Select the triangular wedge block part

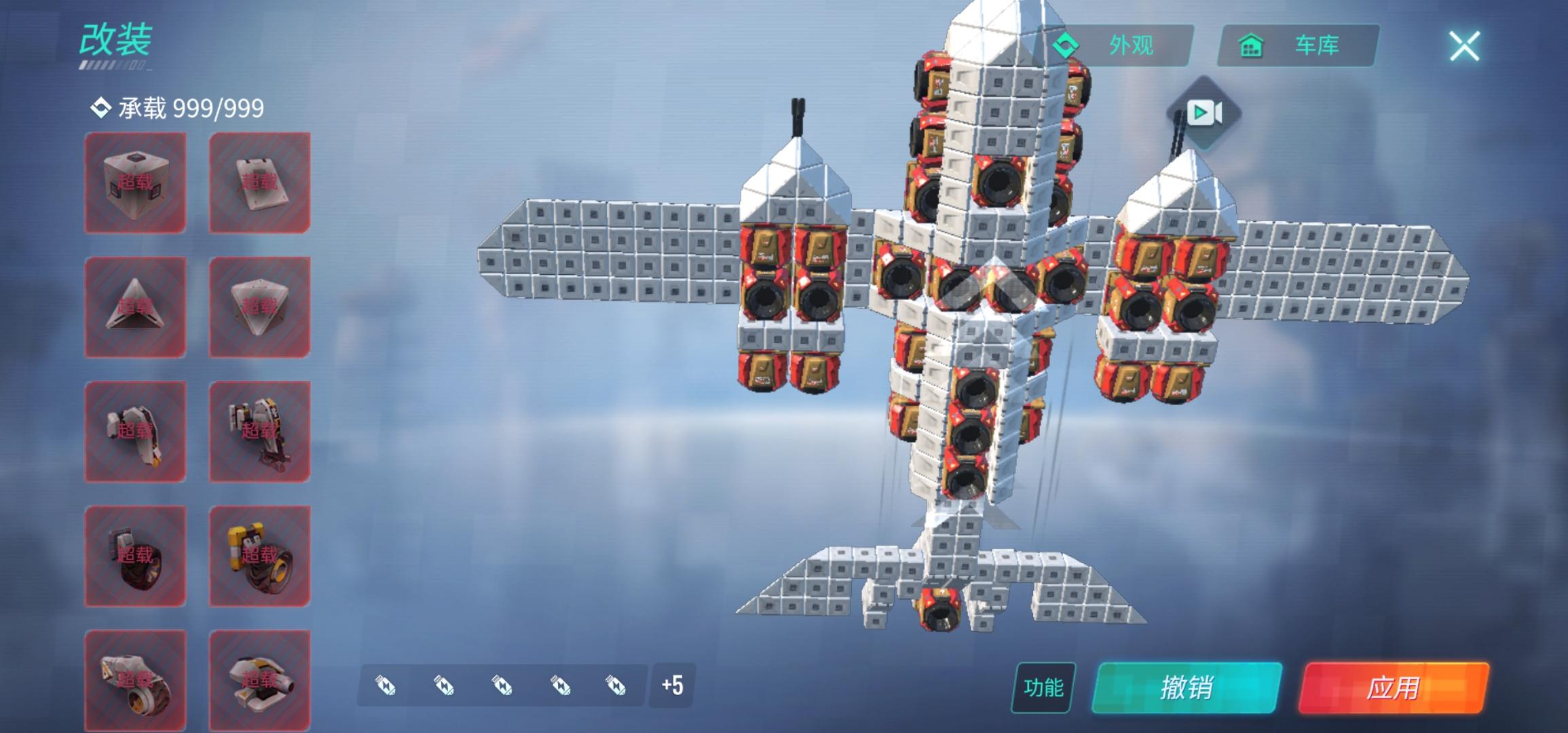coord(136,305)
